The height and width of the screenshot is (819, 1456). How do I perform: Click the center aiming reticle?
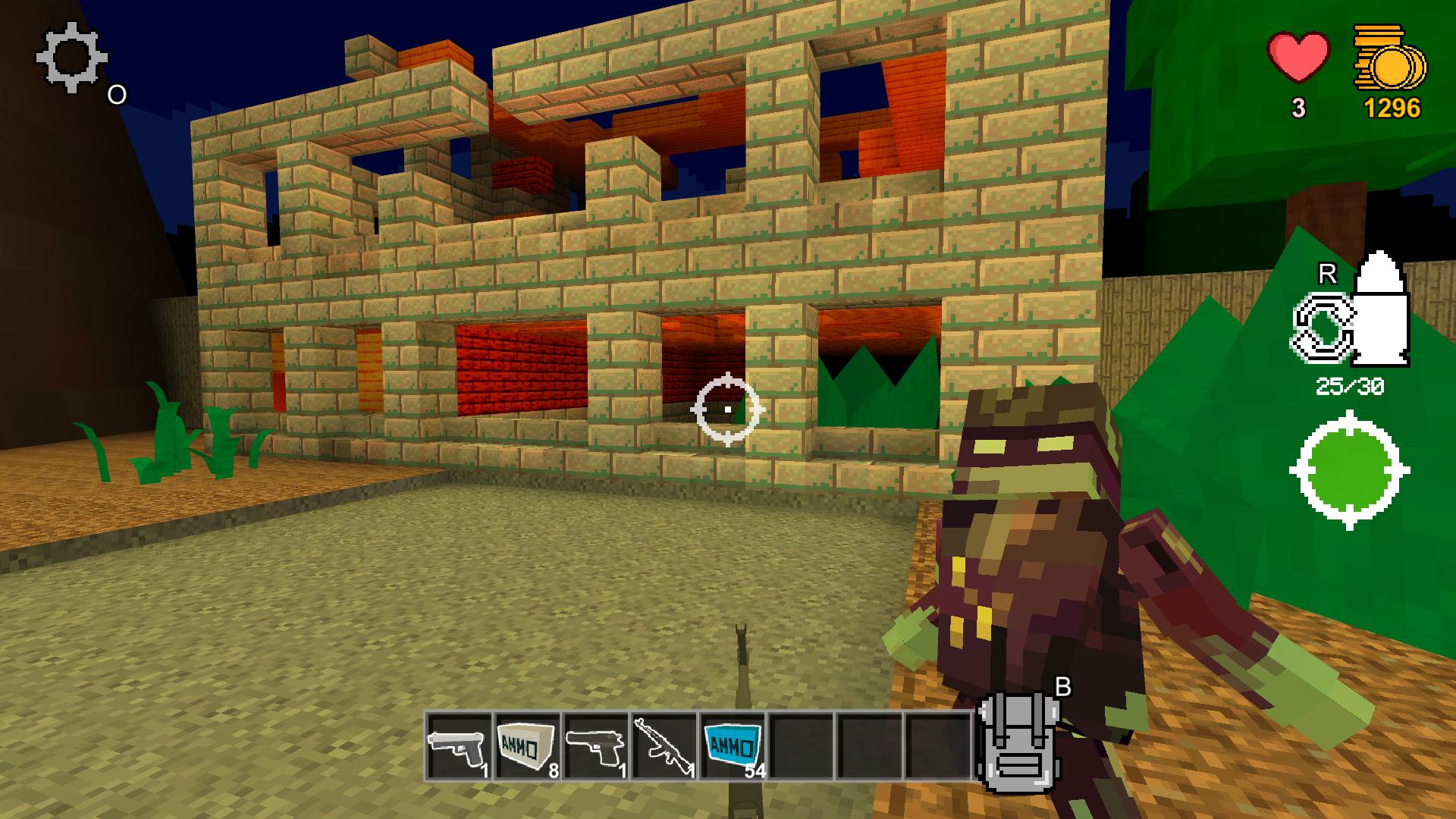coord(726,409)
